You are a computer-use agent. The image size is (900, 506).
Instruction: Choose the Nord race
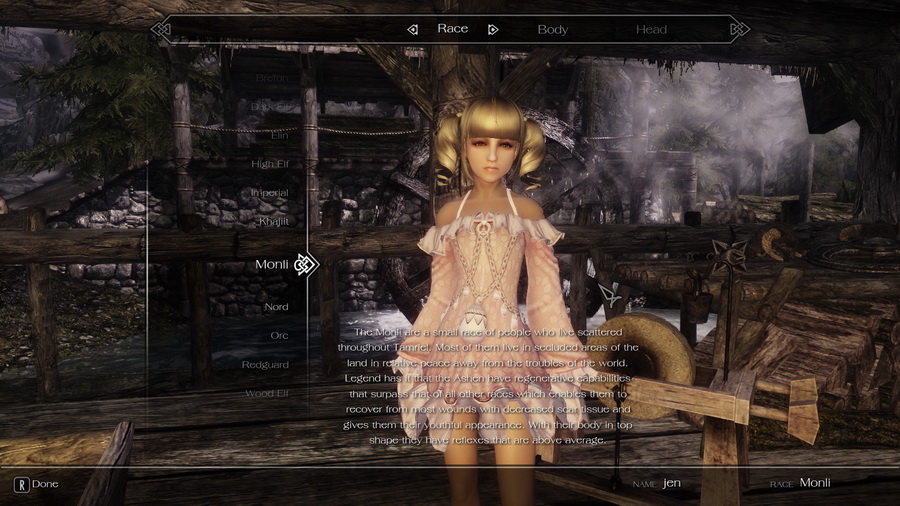click(276, 307)
